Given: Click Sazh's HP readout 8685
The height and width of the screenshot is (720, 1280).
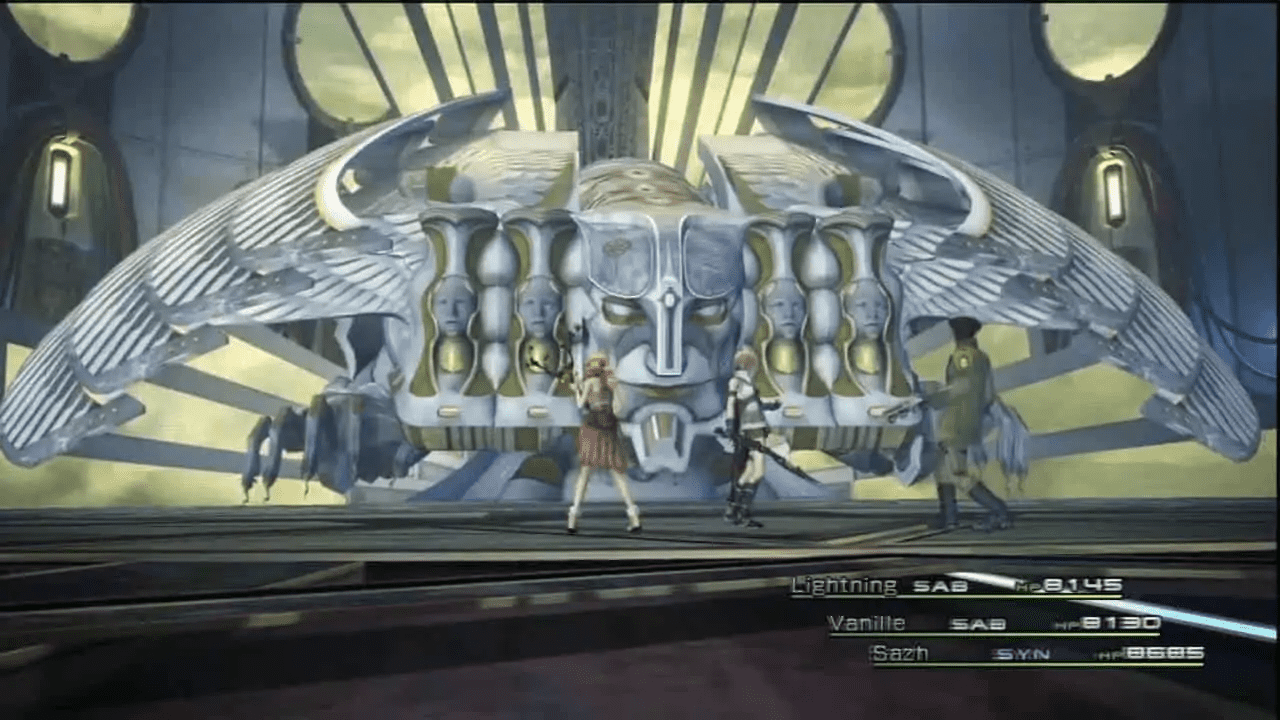Looking at the screenshot, I should (x=1165, y=652).
